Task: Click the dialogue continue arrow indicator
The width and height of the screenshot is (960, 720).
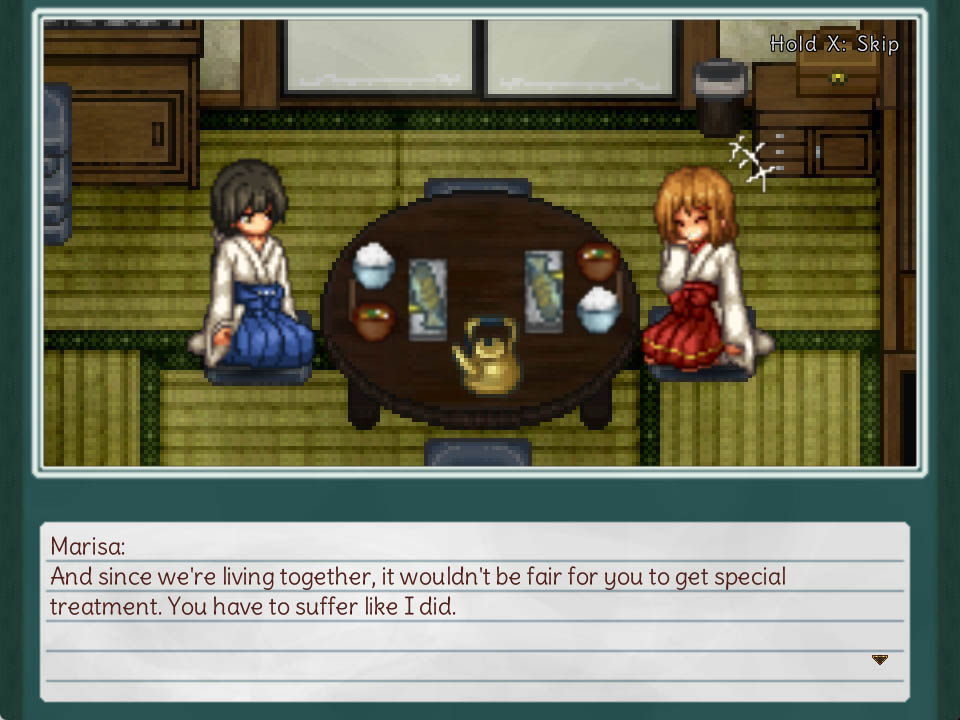Action: [880, 660]
